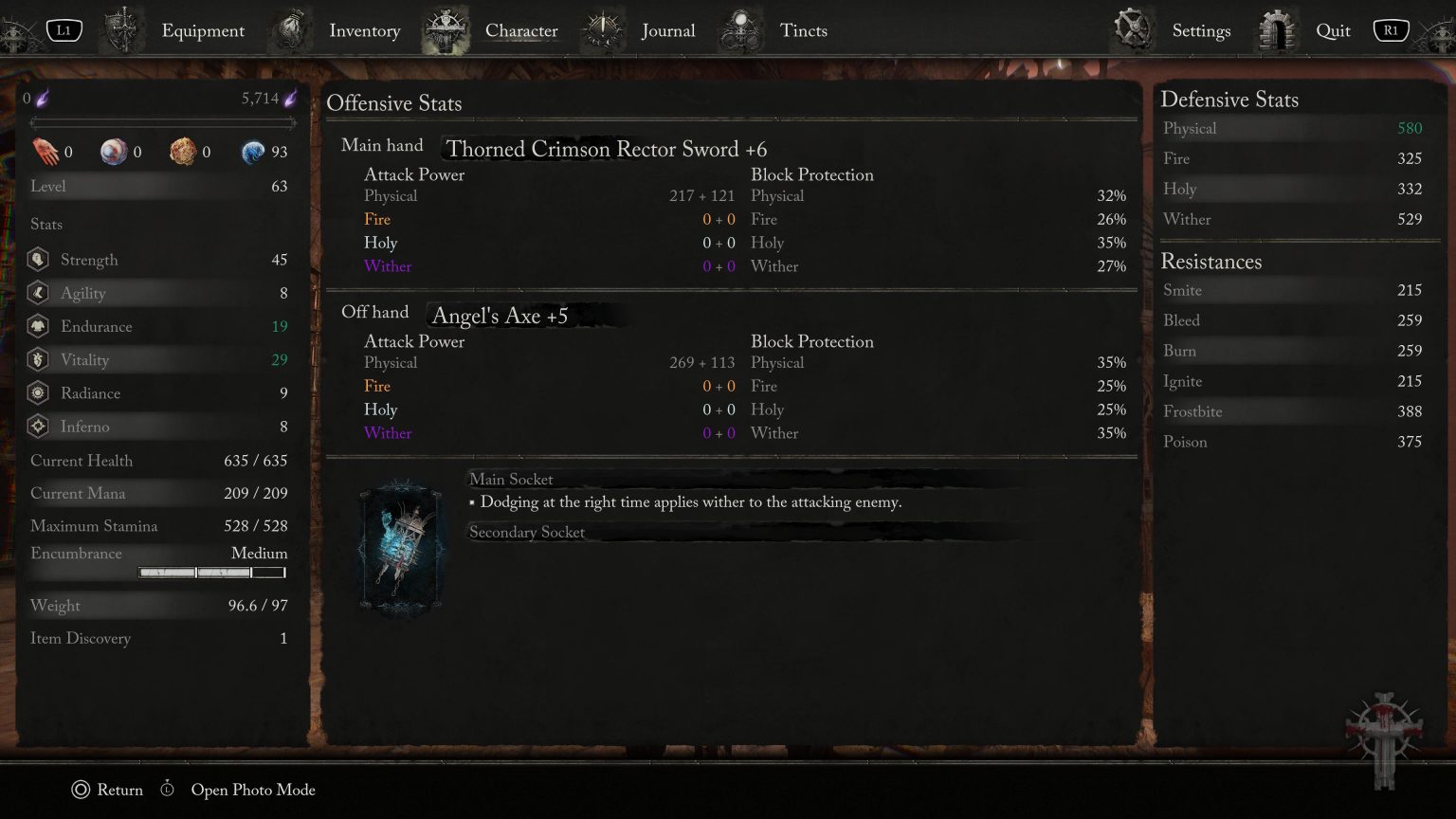1456x819 pixels.
Task: Click the equipped lantern thumbnail
Action: [400, 550]
